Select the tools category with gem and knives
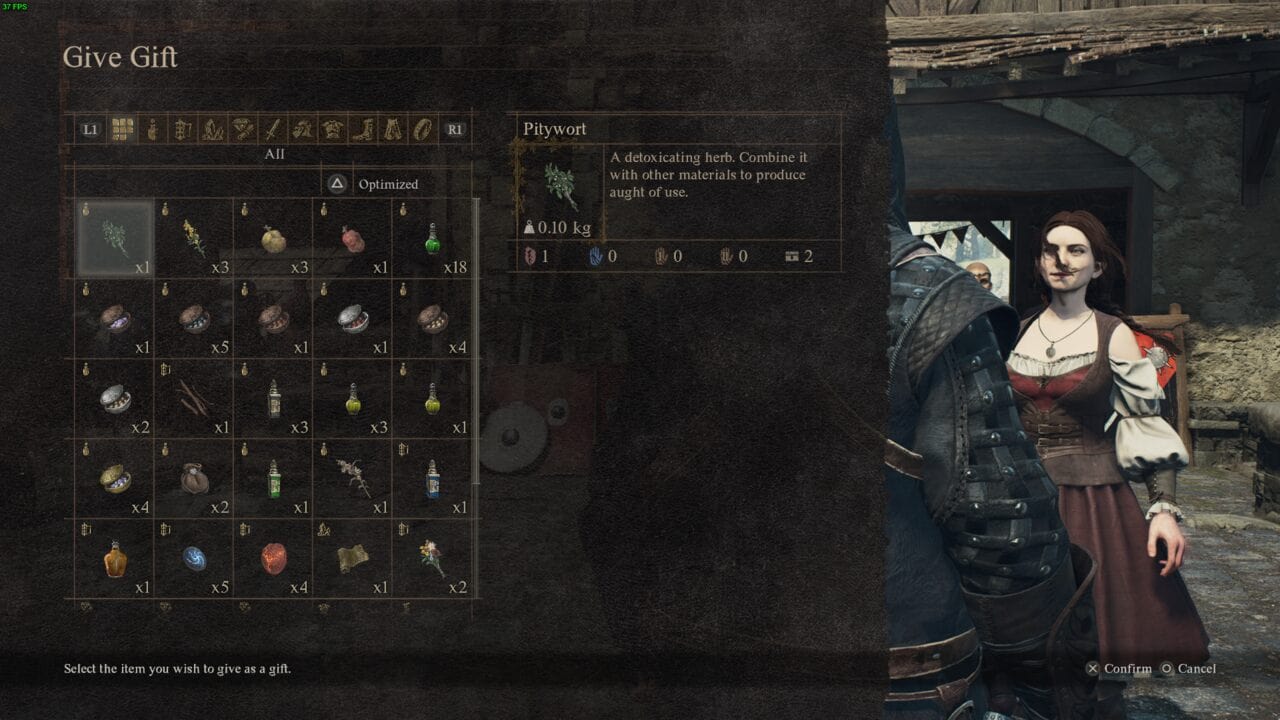Screen dimensions: 1280x720 pyautogui.click(x=243, y=129)
